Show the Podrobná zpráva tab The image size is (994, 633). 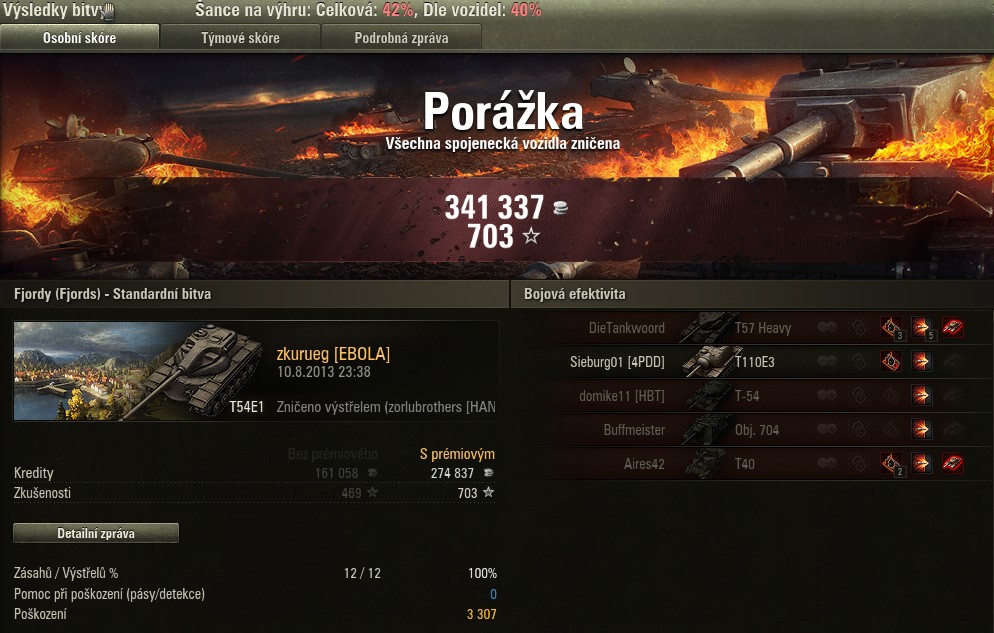(401, 38)
